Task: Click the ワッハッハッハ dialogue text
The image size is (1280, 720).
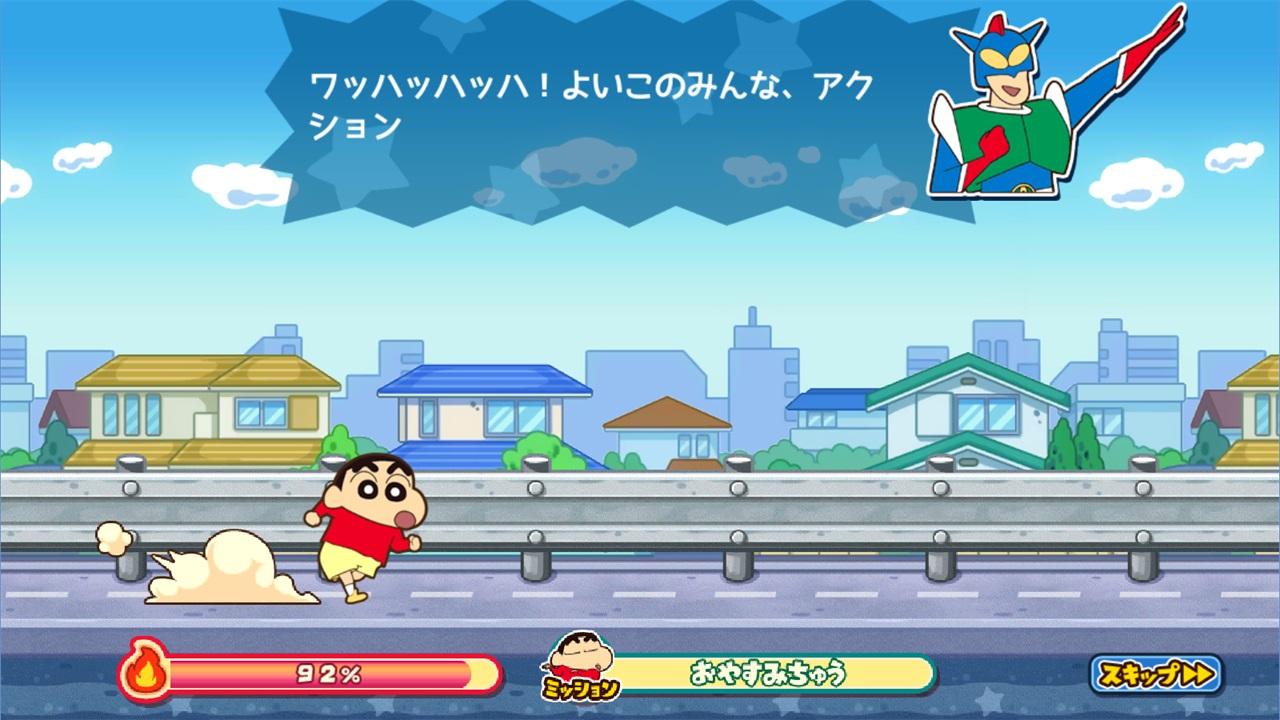Action: 590,90
